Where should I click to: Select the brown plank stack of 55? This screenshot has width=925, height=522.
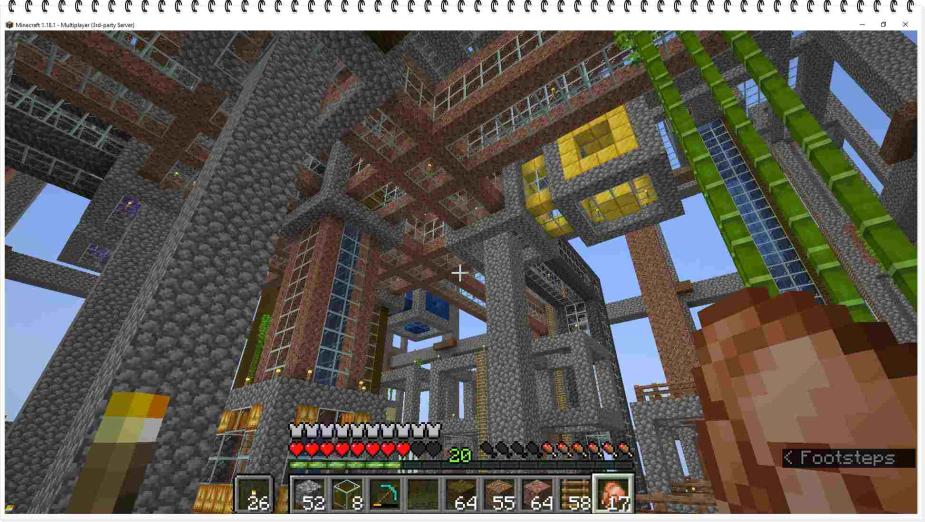coord(498,494)
